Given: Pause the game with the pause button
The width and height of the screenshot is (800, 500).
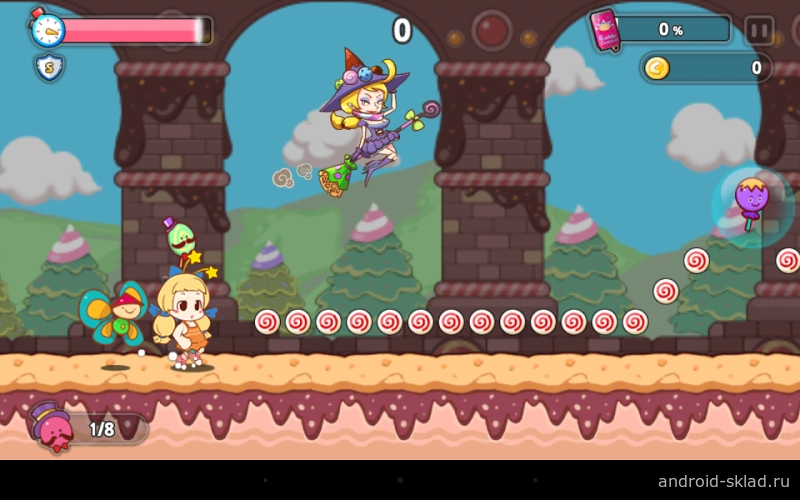Looking at the screenshot, I should [759, 30].
